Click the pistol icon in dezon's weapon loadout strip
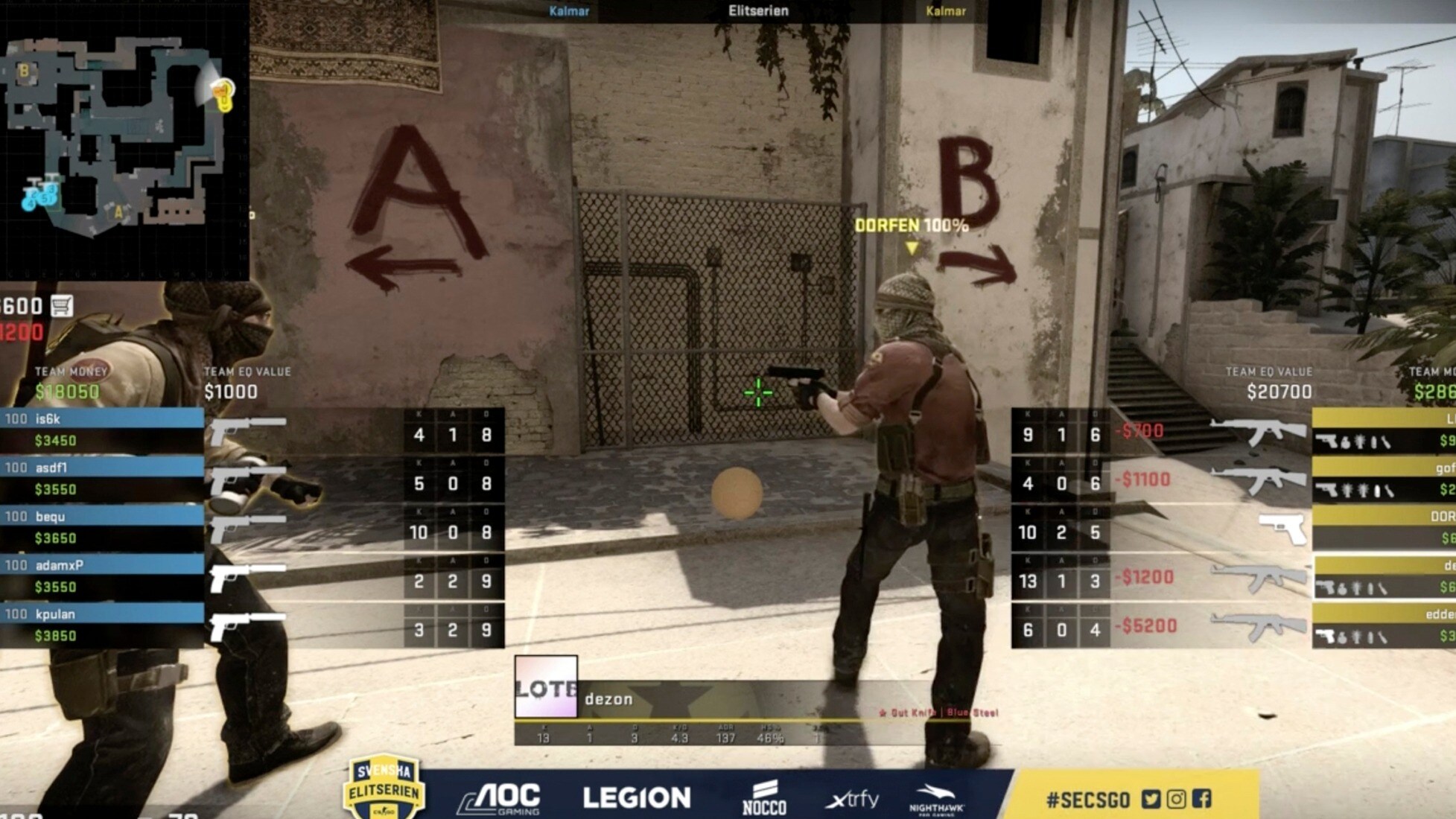 (x=1325, y=585)
